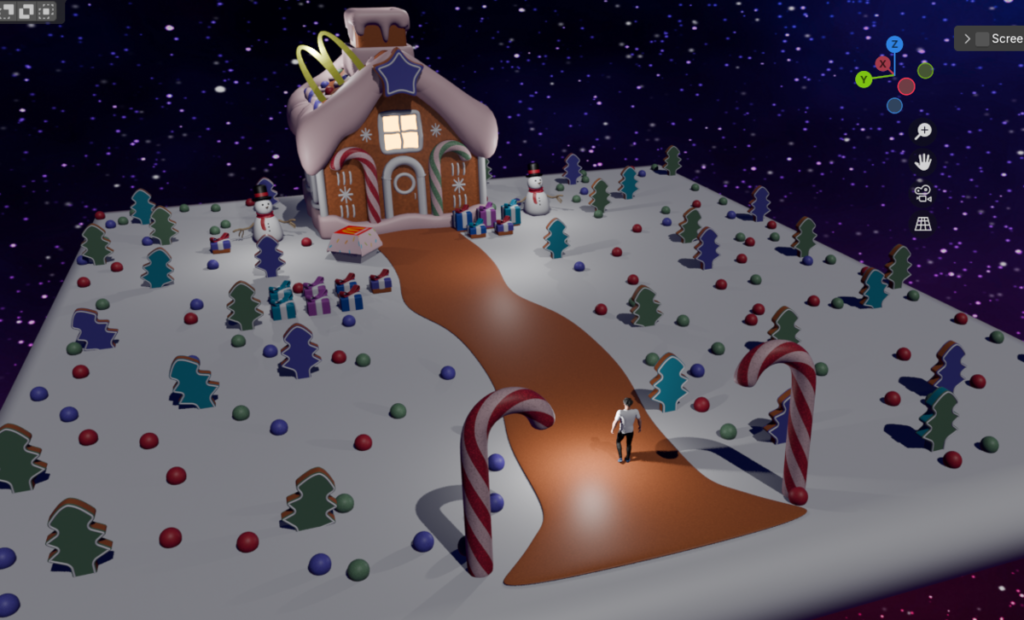
Task: Select the green Y axis gizmo handle
Action: [863, 79]
